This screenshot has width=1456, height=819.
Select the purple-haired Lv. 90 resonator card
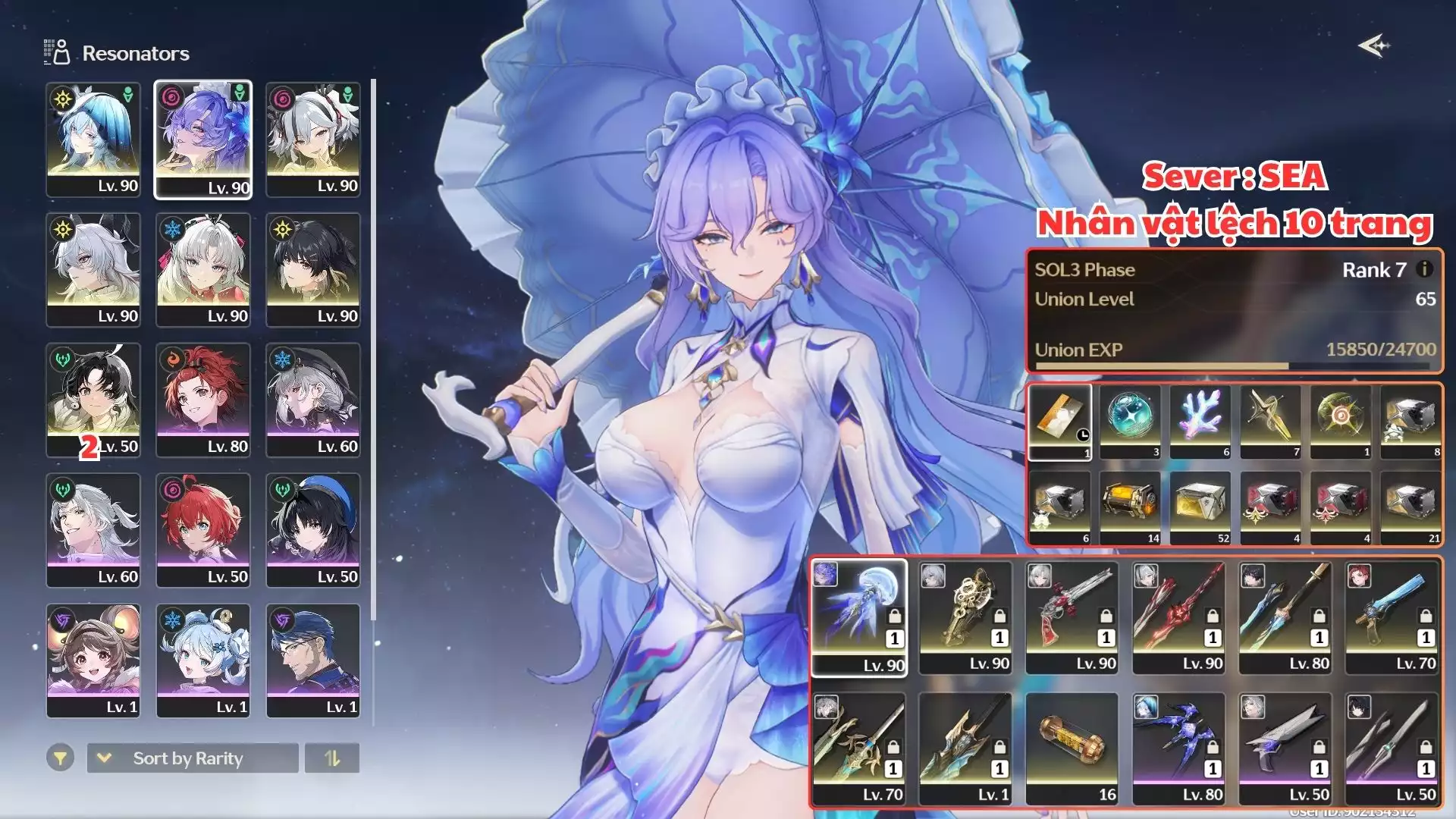coord(203,140)
